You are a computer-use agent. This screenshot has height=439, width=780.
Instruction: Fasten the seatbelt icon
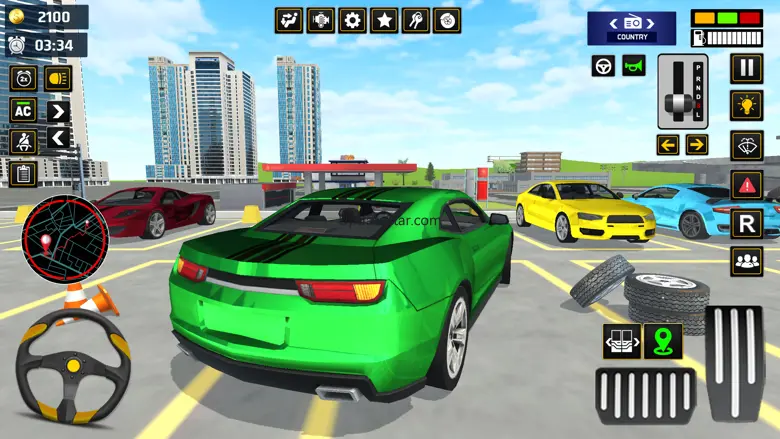23,141
